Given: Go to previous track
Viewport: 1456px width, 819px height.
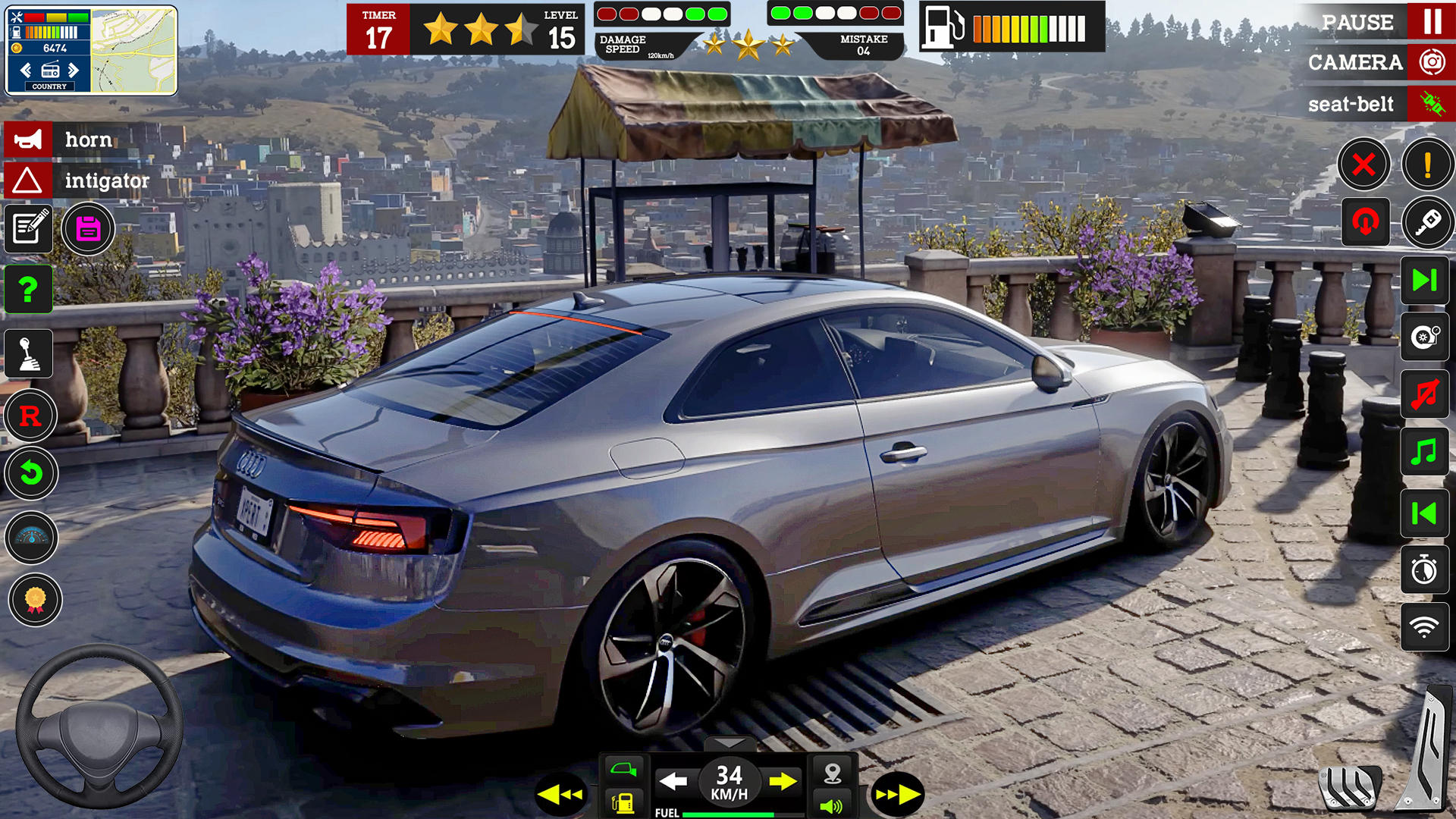Looking at the screenshot, I should [x=1424, y=513].
